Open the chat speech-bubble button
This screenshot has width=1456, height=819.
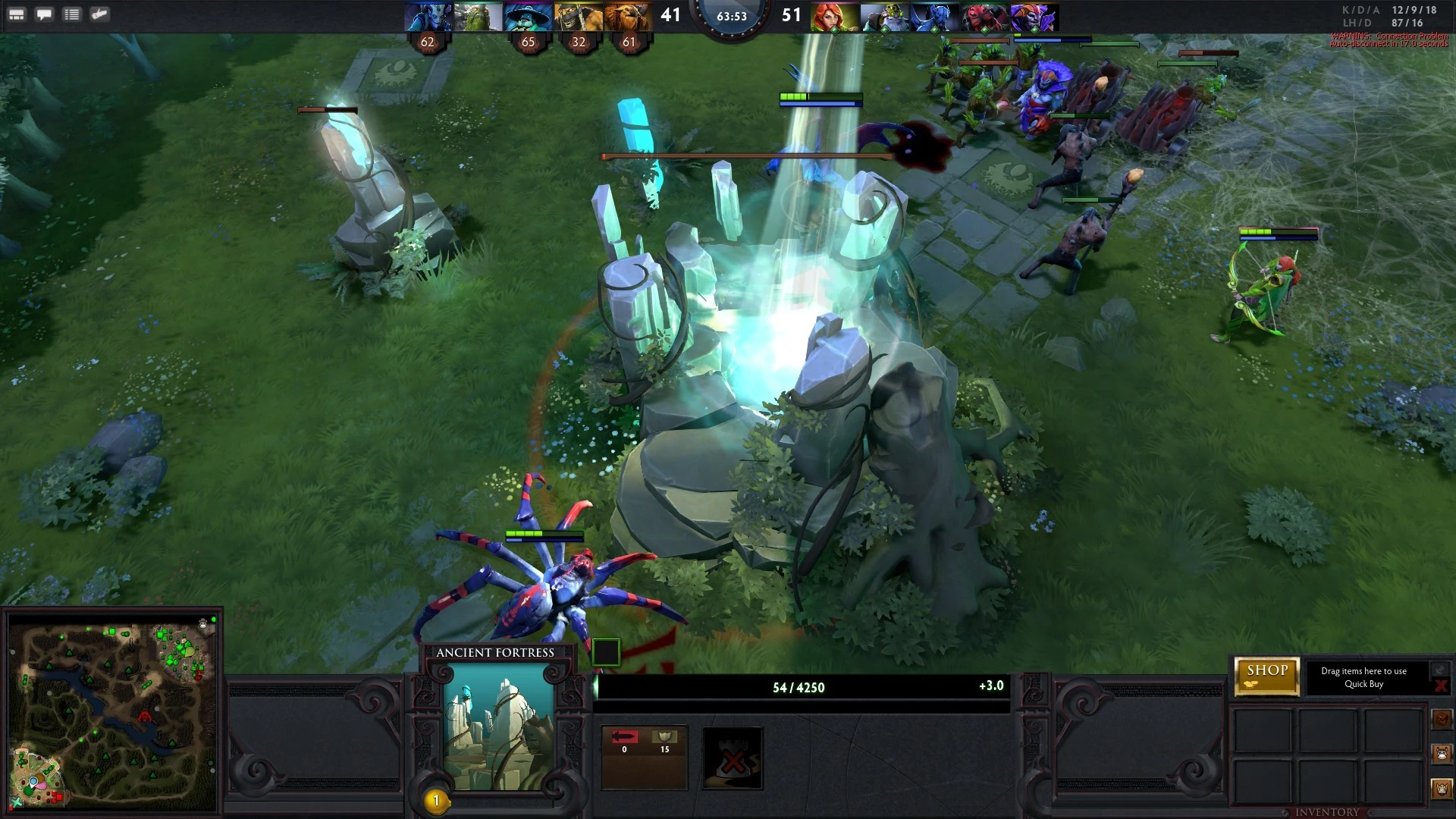[x=44, y=14]
